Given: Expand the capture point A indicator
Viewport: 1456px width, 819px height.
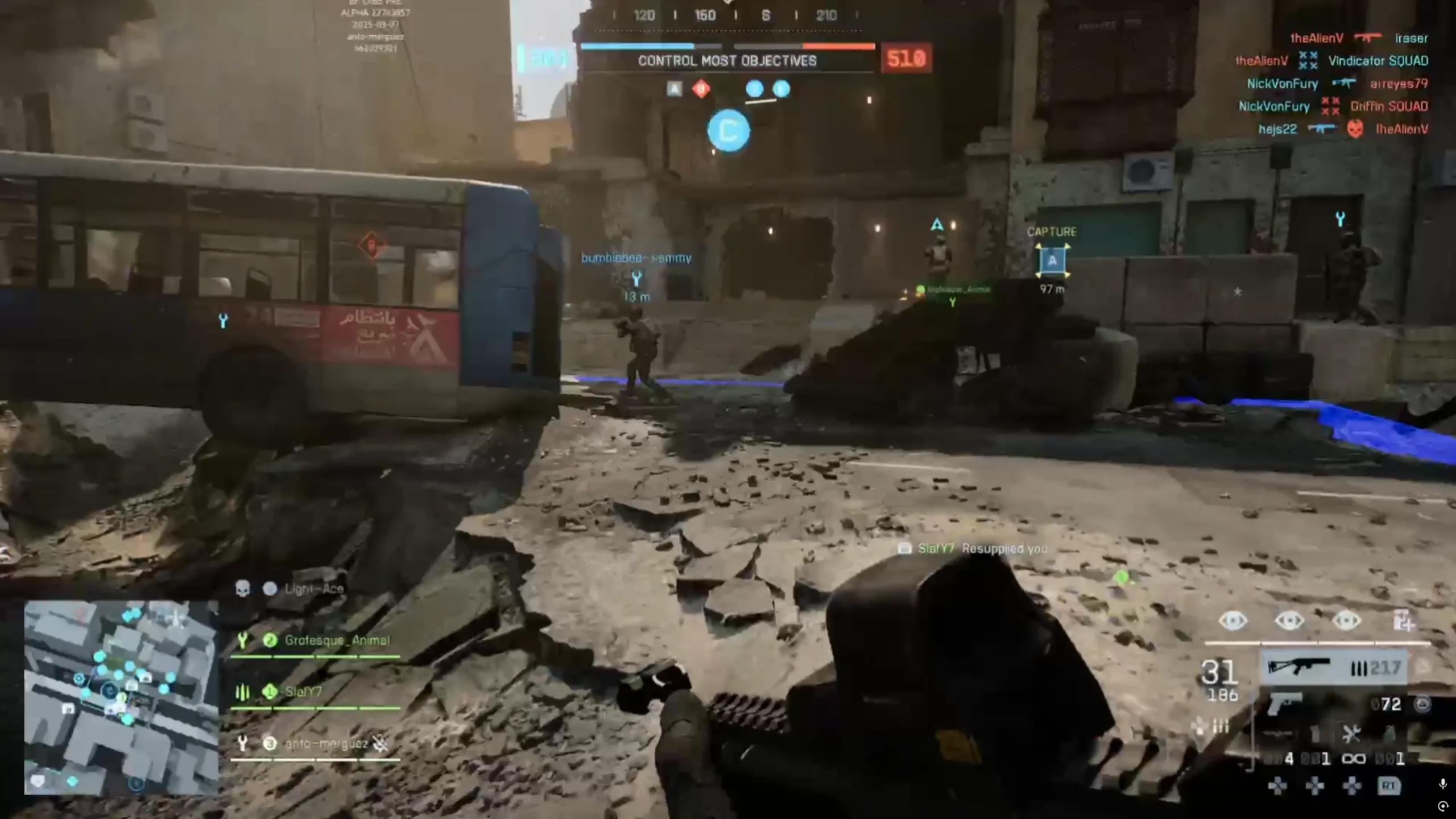Looking at the screenshot, I should [x=1053, y=262].
